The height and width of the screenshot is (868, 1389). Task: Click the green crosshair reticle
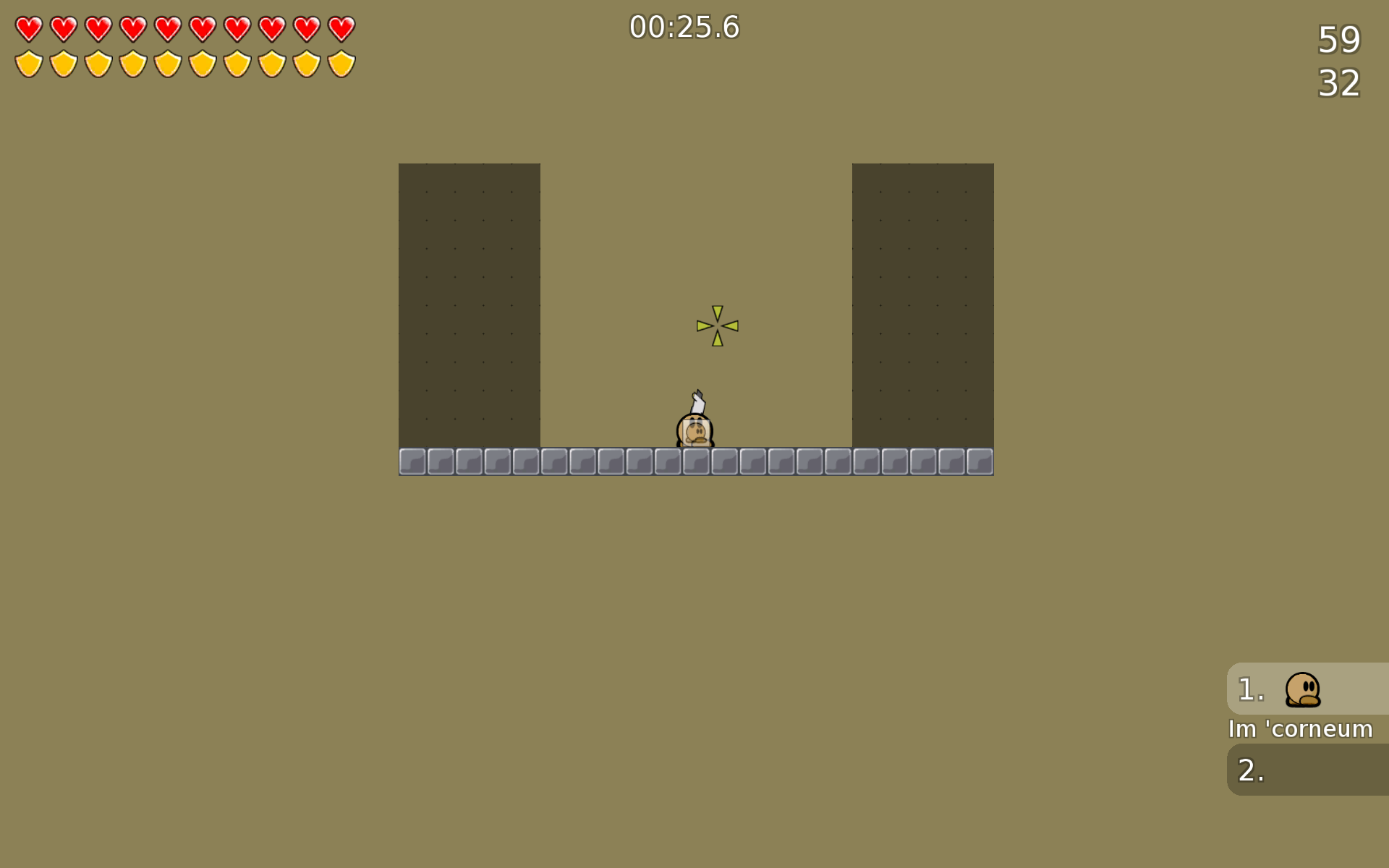[x=716, y=326]
